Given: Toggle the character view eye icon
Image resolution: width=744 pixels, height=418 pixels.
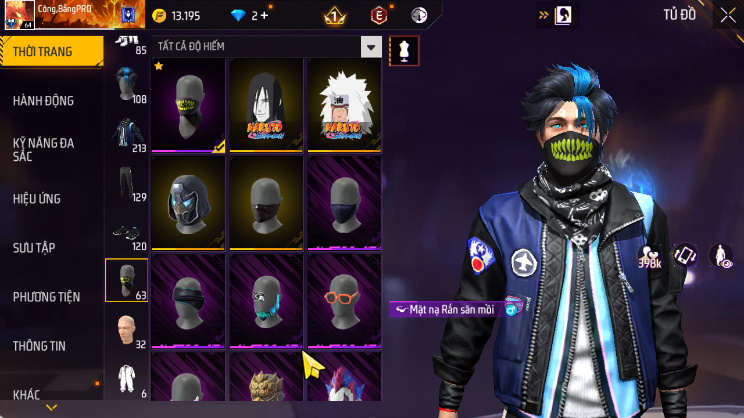Looking at the screenshot, I should click(x=720, y=256).
